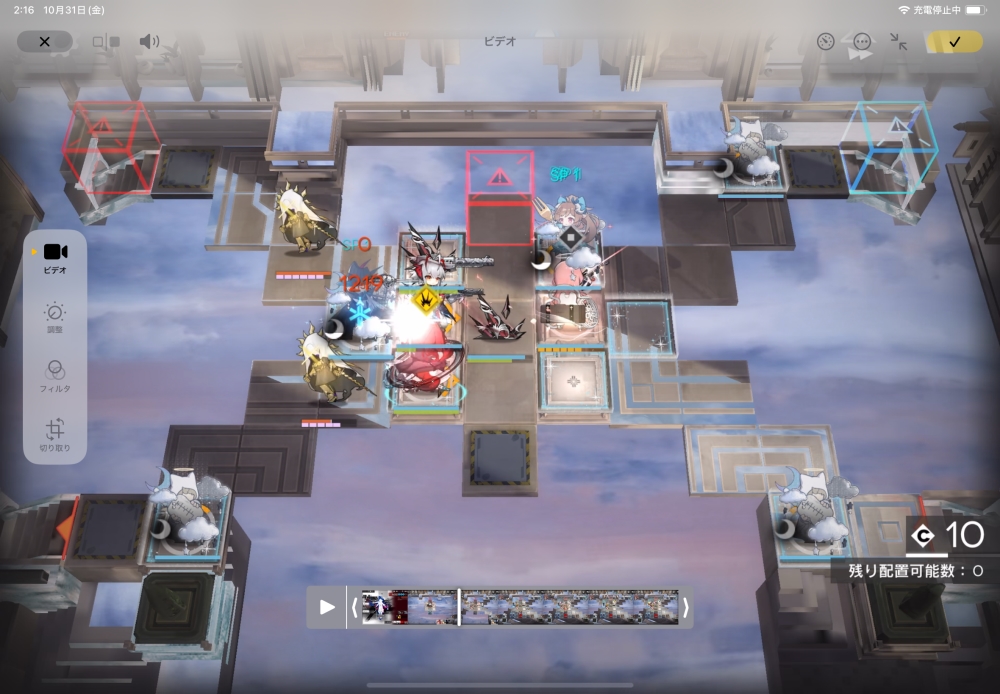This screenshot has height=694, width=1000.
Task: Confirm the video edit with the yellow checkmark
Action: tap(953, 42)
